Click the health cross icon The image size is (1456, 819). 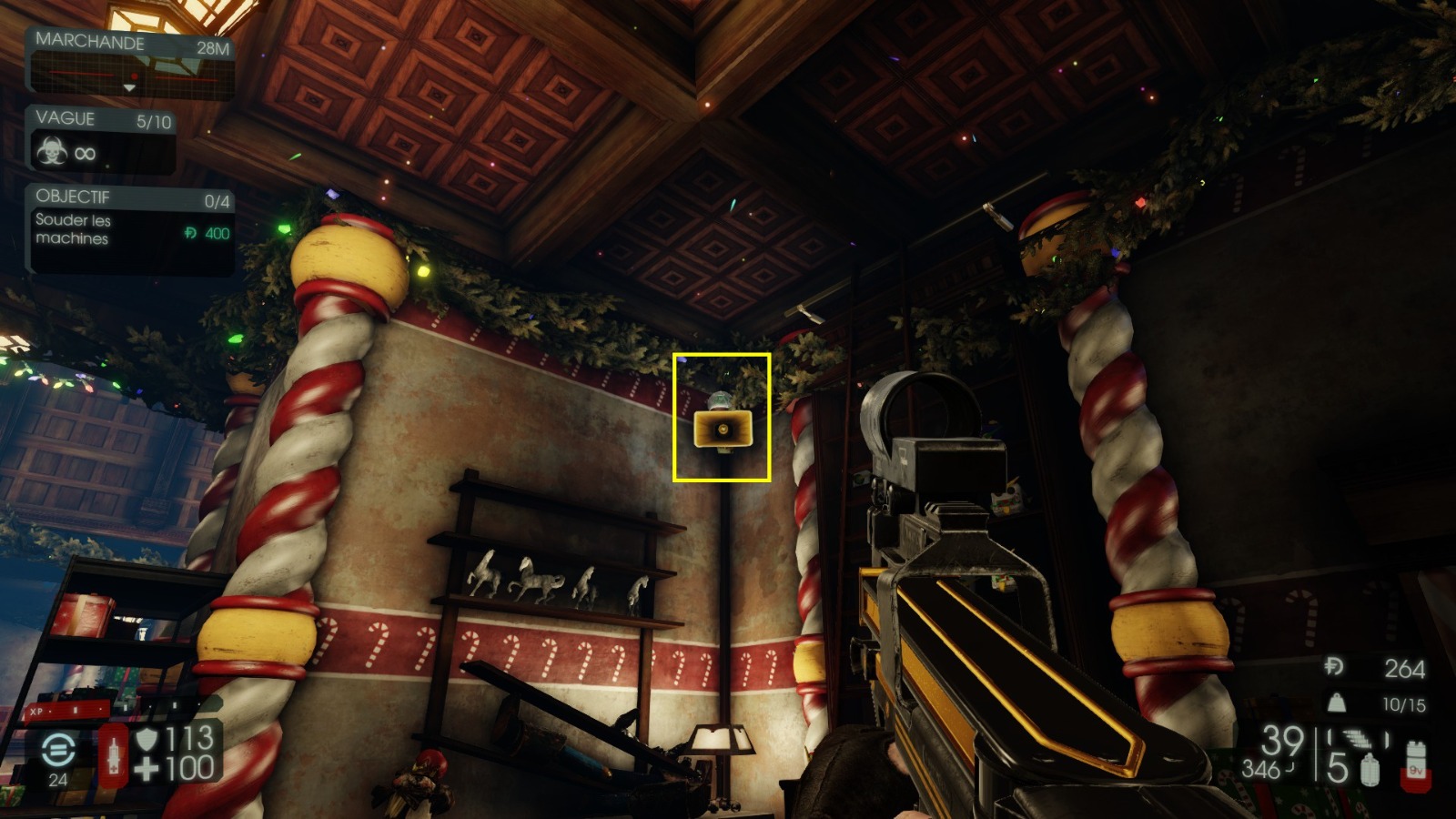point(147,769)
